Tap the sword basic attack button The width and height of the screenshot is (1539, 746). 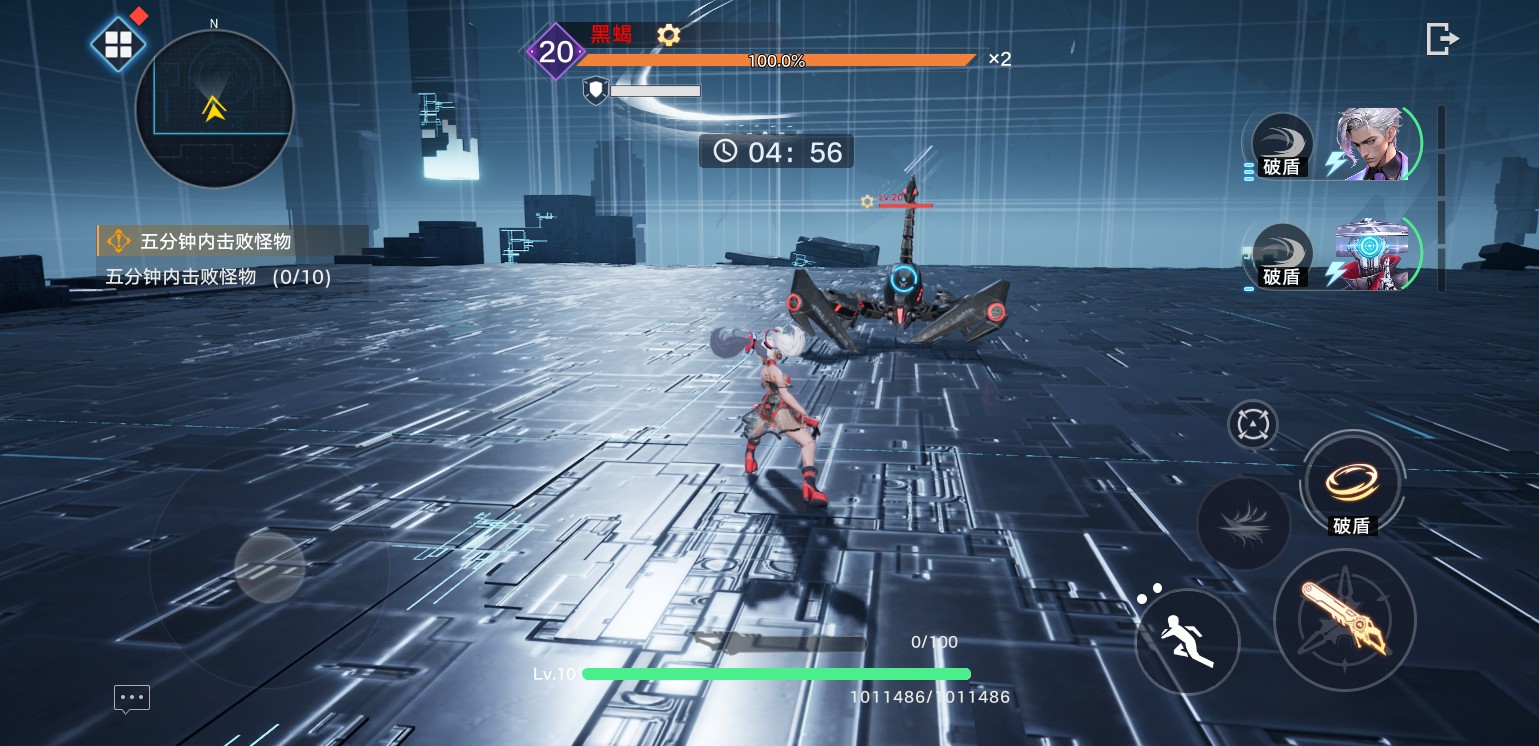pyautogui.click(x=1344, y=620)
